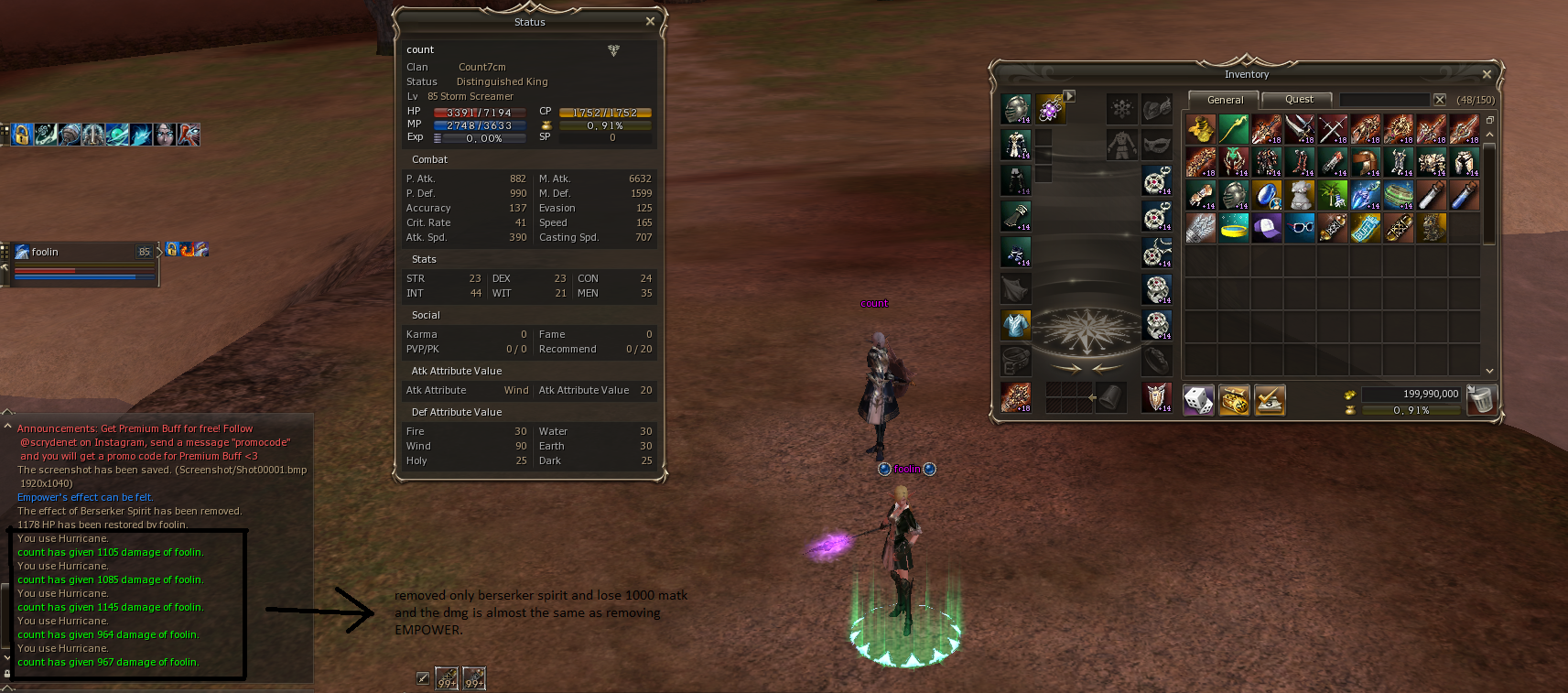1568x693 pixels.
Task: Select the purple baseball cap item
Action: click(1266, 227)
